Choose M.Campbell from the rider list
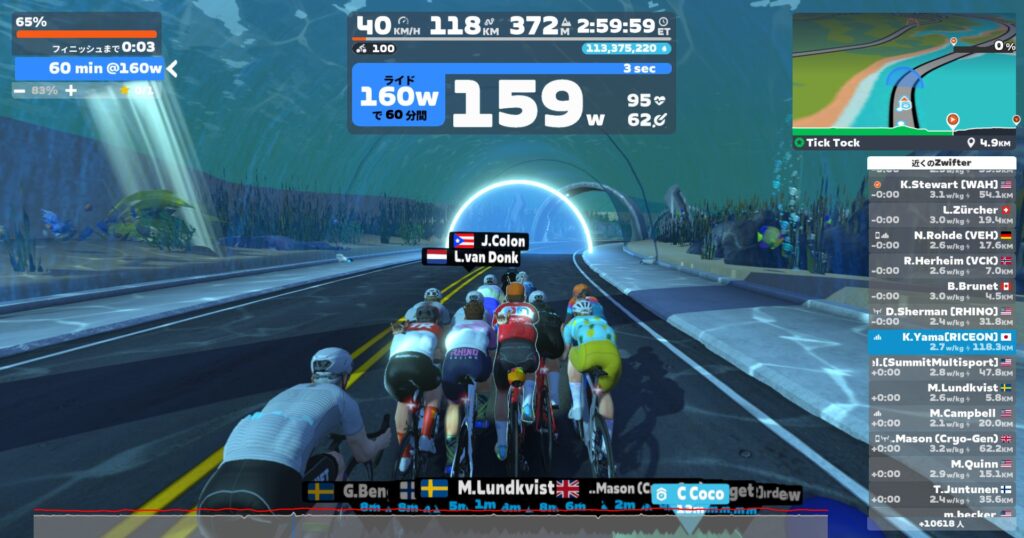Image resolution: width=1024 pixels, height=538 pixels. coord(941,418)
